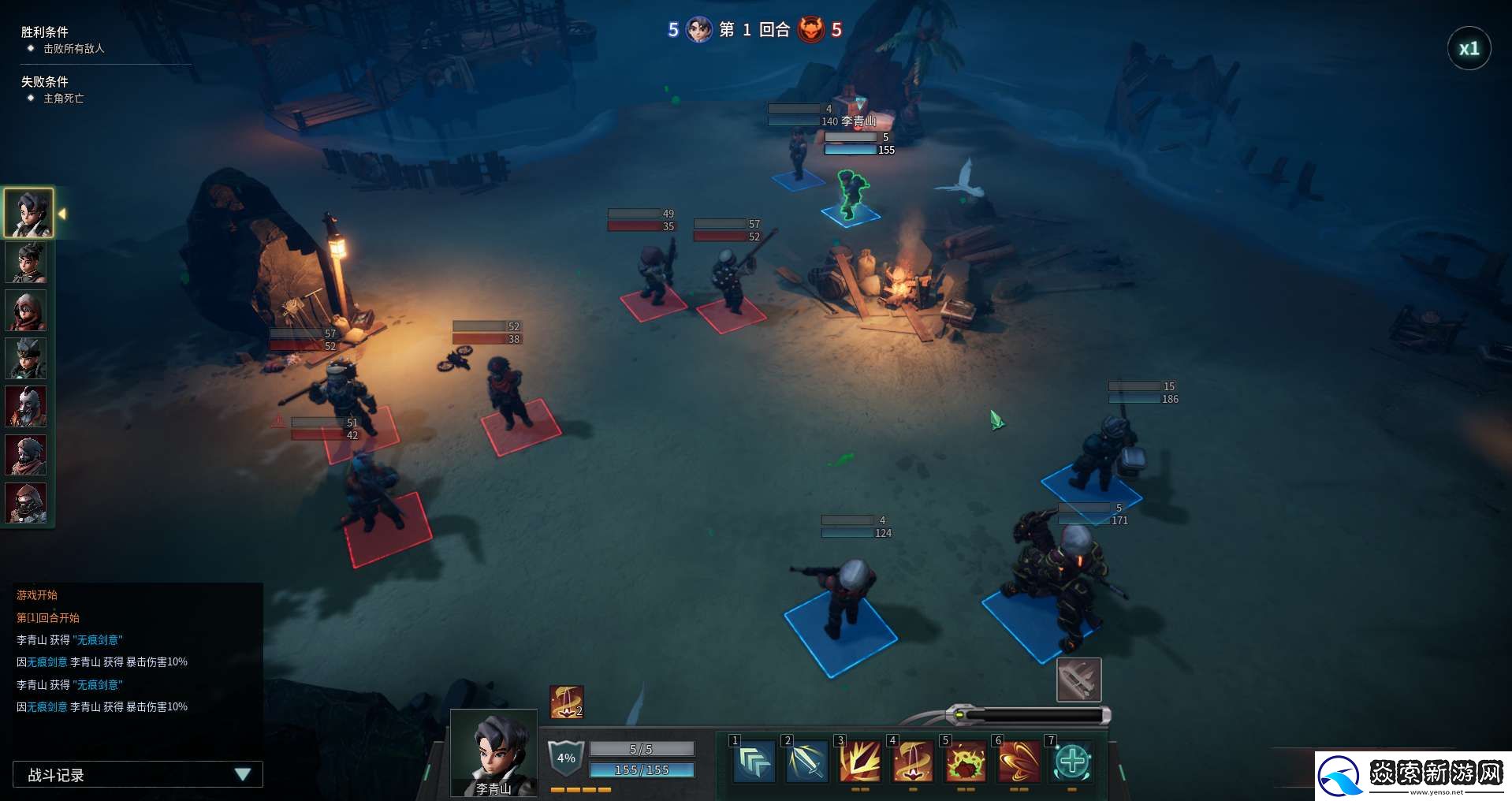Open 李青山's portrait in the bottom bar

[x=493, y=753]
